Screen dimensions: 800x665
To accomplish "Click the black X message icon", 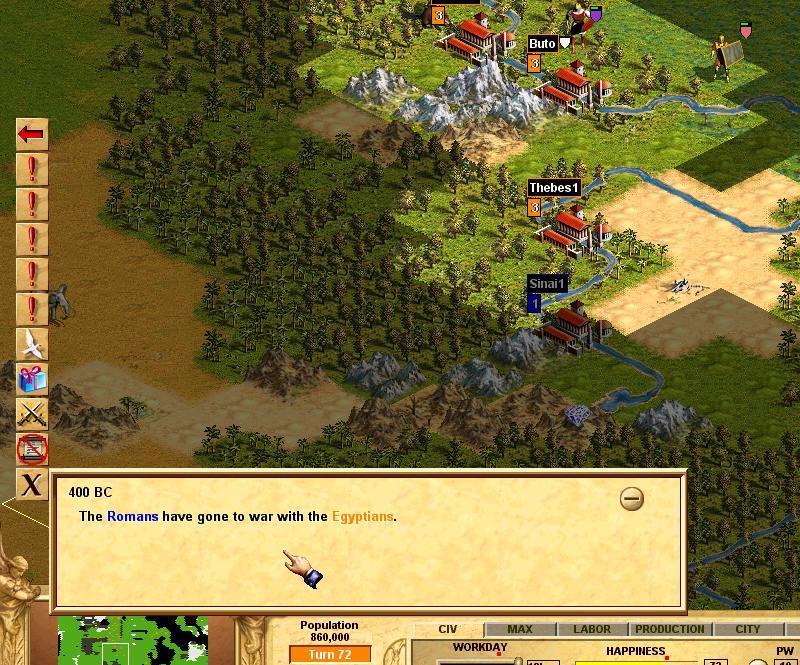I will pos(32,484).
